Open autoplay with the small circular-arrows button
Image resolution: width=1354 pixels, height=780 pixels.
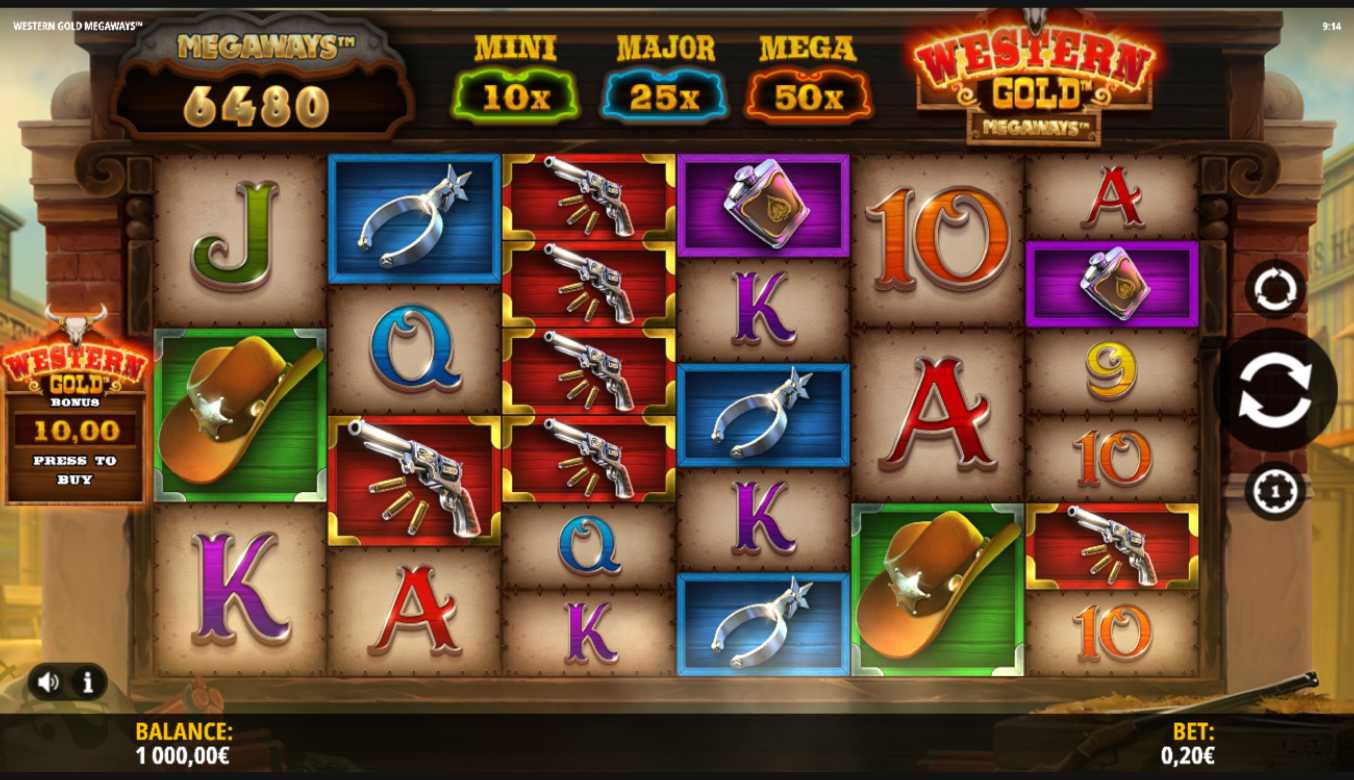[x=1275, y=289]
